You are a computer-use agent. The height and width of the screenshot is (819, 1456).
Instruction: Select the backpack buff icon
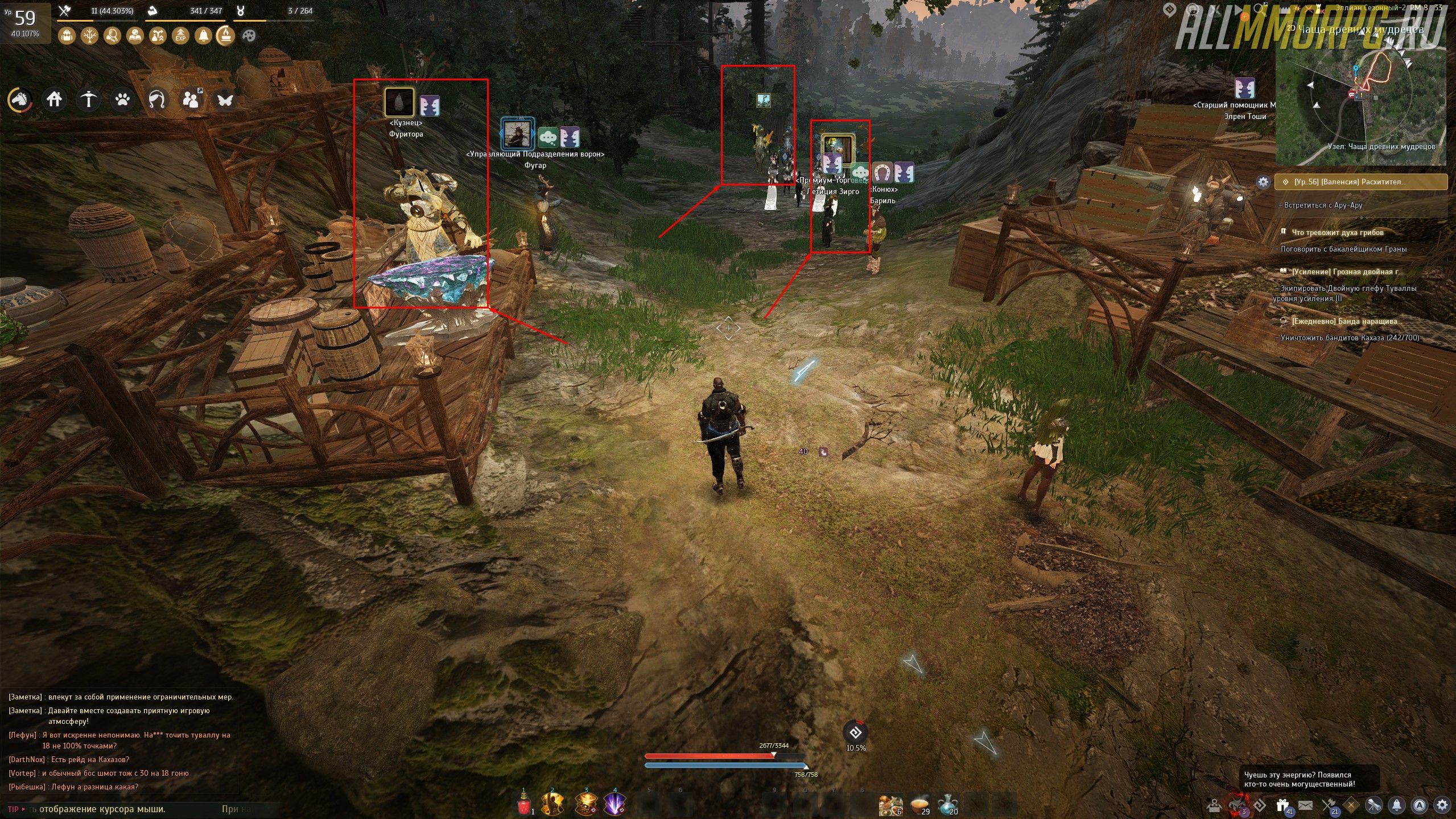67,36
